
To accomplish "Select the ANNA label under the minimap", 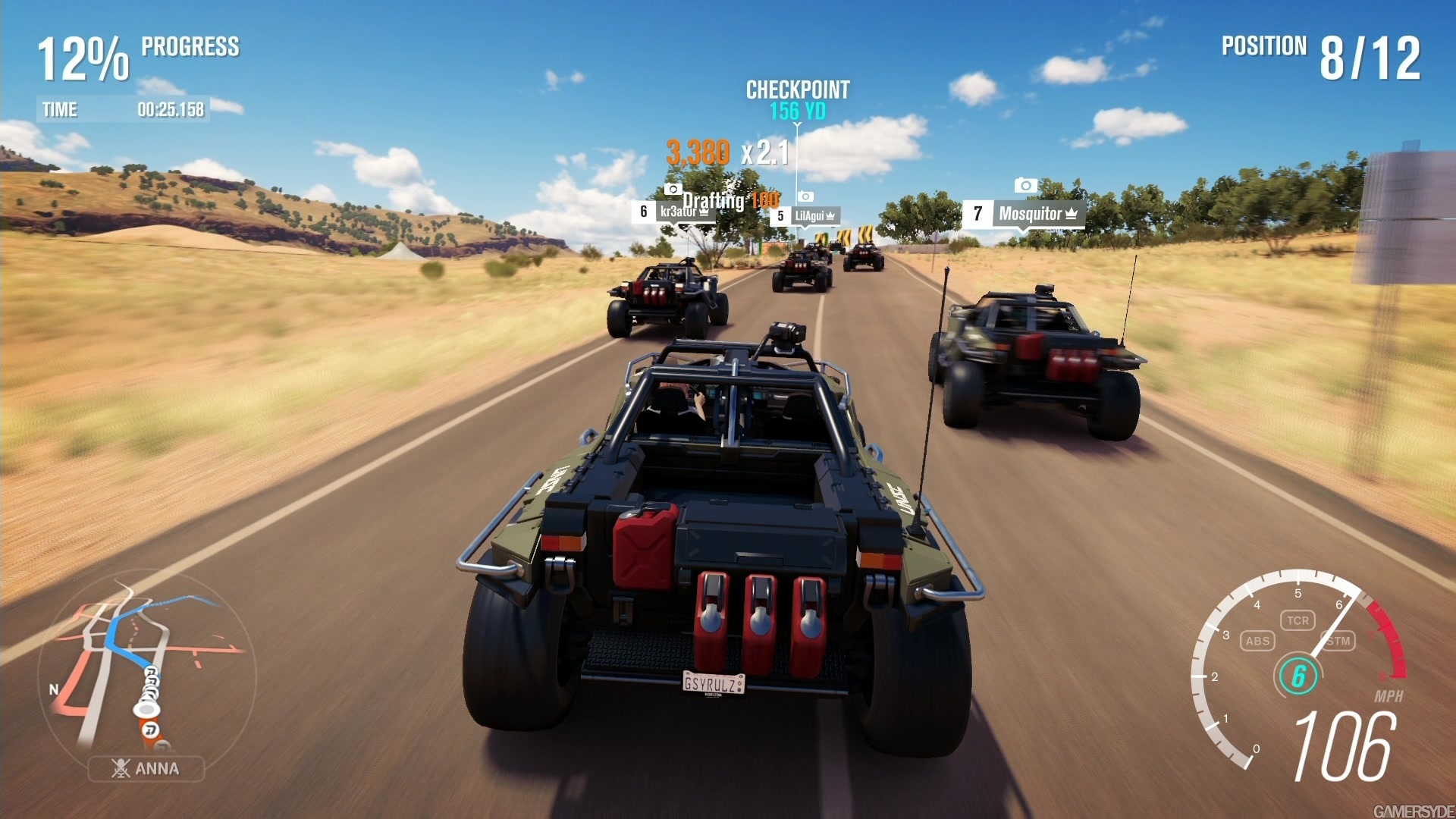I will (152, 768).
